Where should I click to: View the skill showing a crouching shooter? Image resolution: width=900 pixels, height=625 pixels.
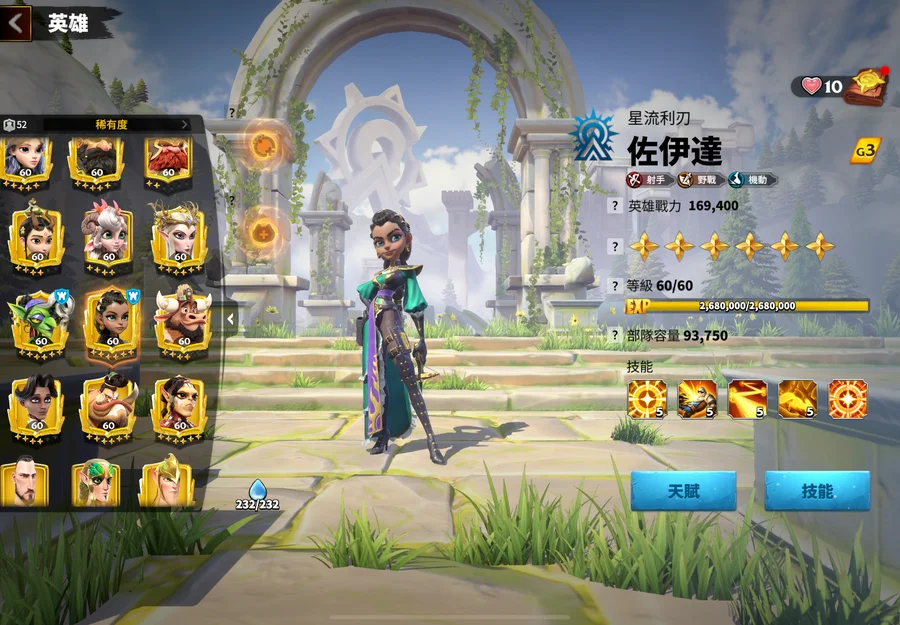(x=697, y=399)
